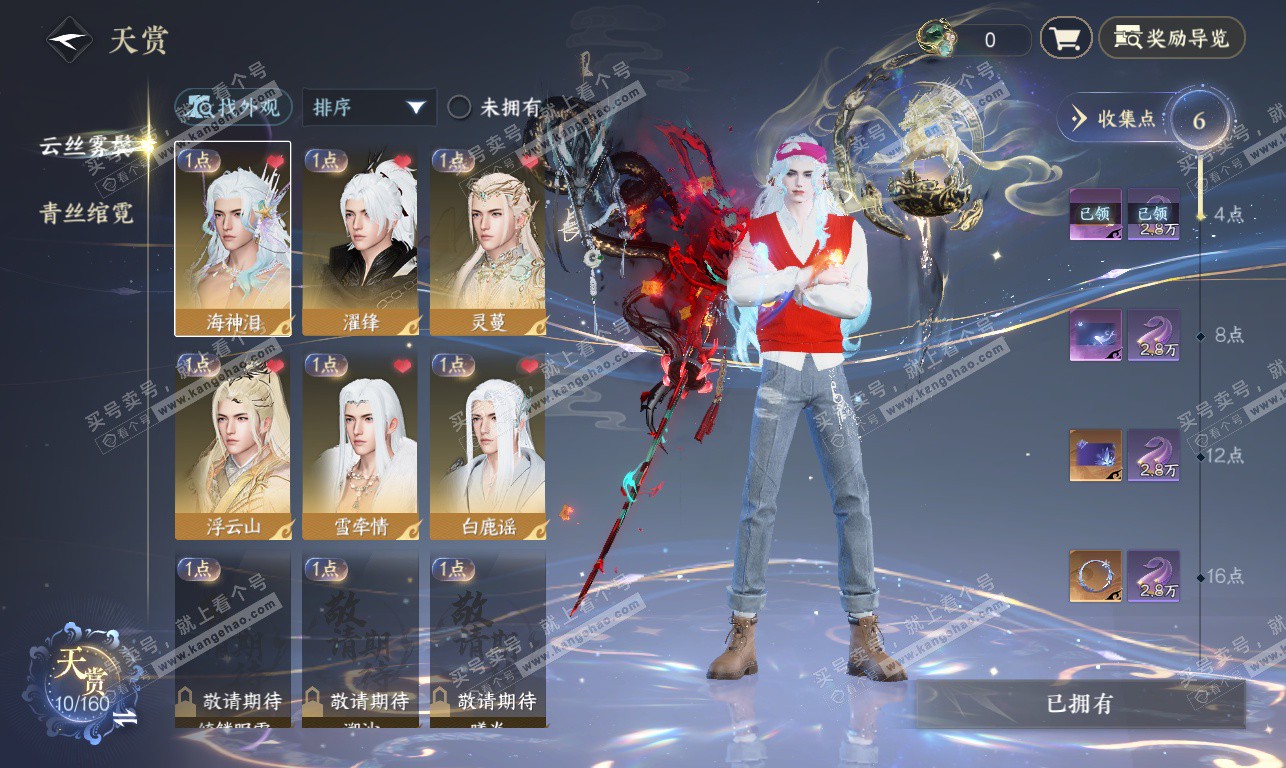Click the jade currency icon
The width and height of the screenshot is (1286, 768).
[939, 38]
